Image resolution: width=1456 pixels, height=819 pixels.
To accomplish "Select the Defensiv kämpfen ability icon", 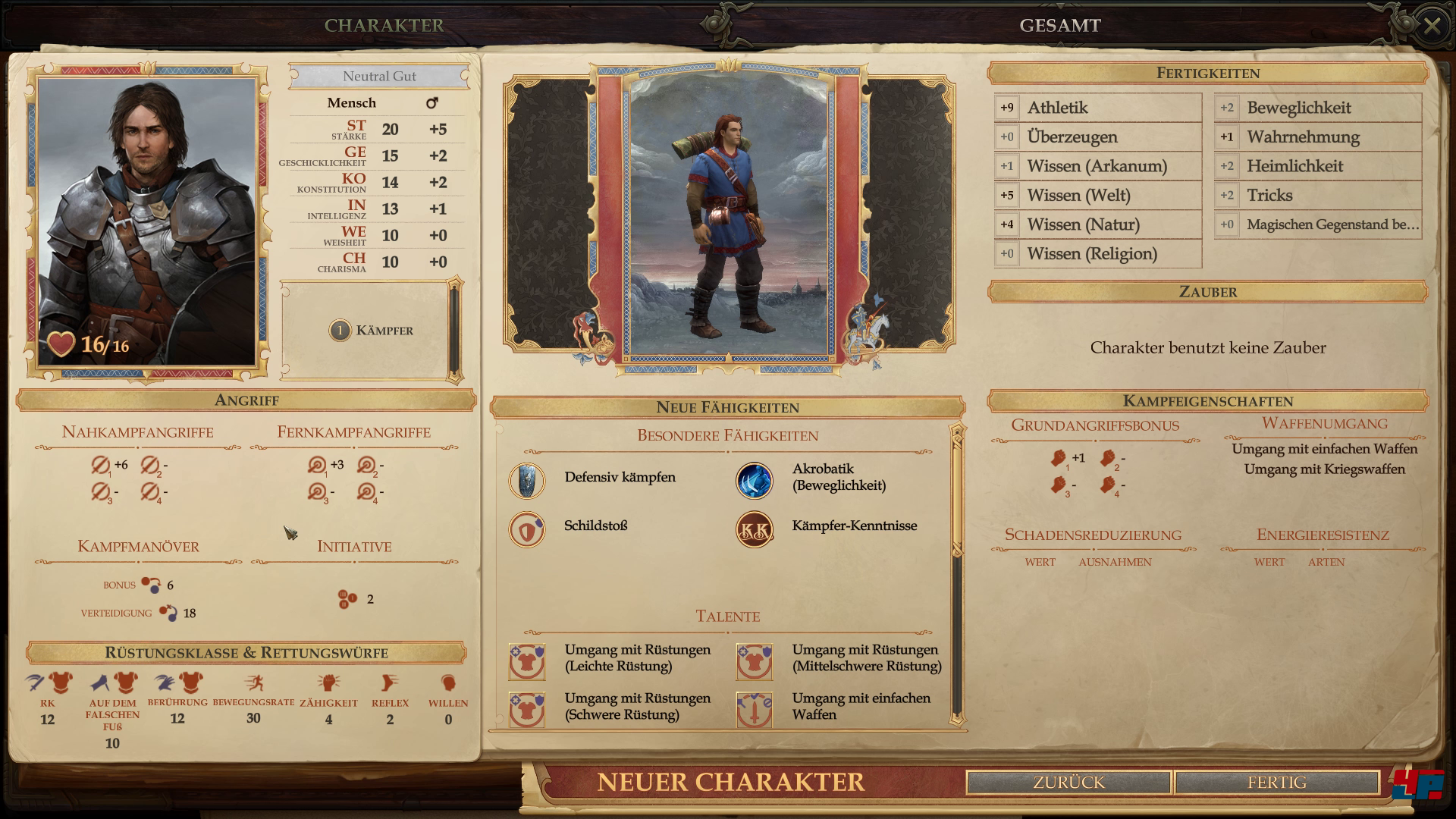I will coord(527,481).
